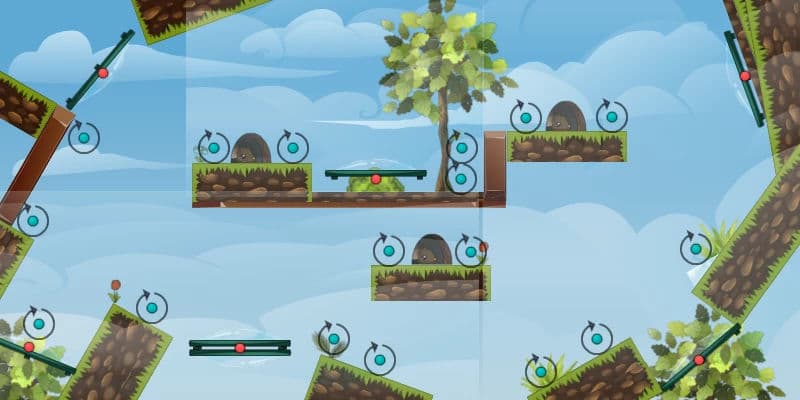
Task: Click the red handle on the bar above the bush
Action: click(376, 179)
